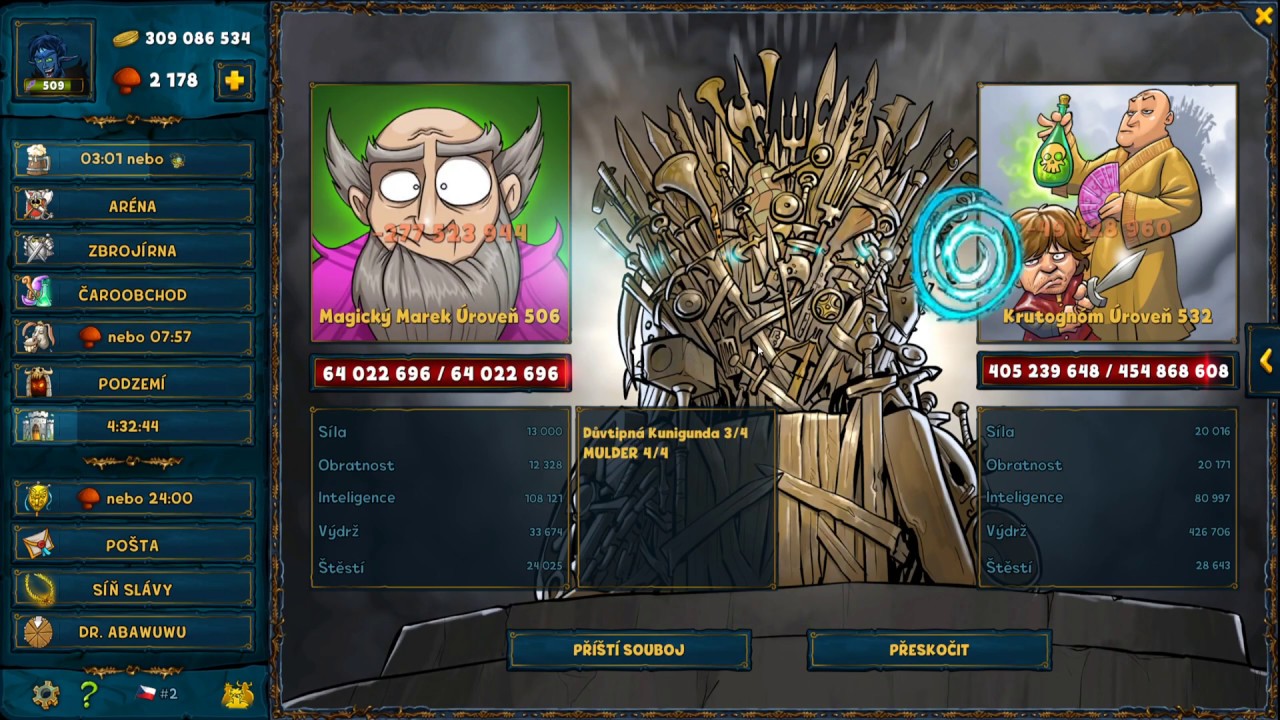This screenshot has height=720, width=1280.
Task: Open settings with the gear icon
Action: pyautogui.click(x=45, y=694)
